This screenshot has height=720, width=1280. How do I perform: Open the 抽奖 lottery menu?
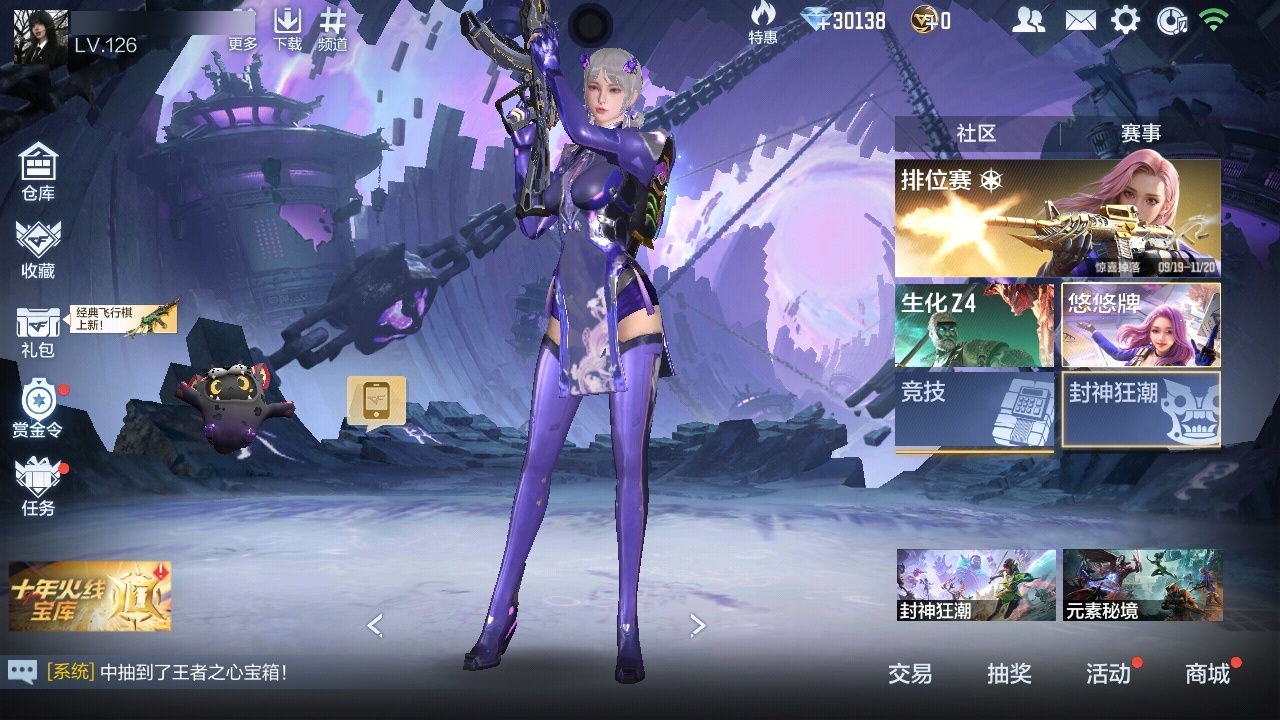[1009, 674]
